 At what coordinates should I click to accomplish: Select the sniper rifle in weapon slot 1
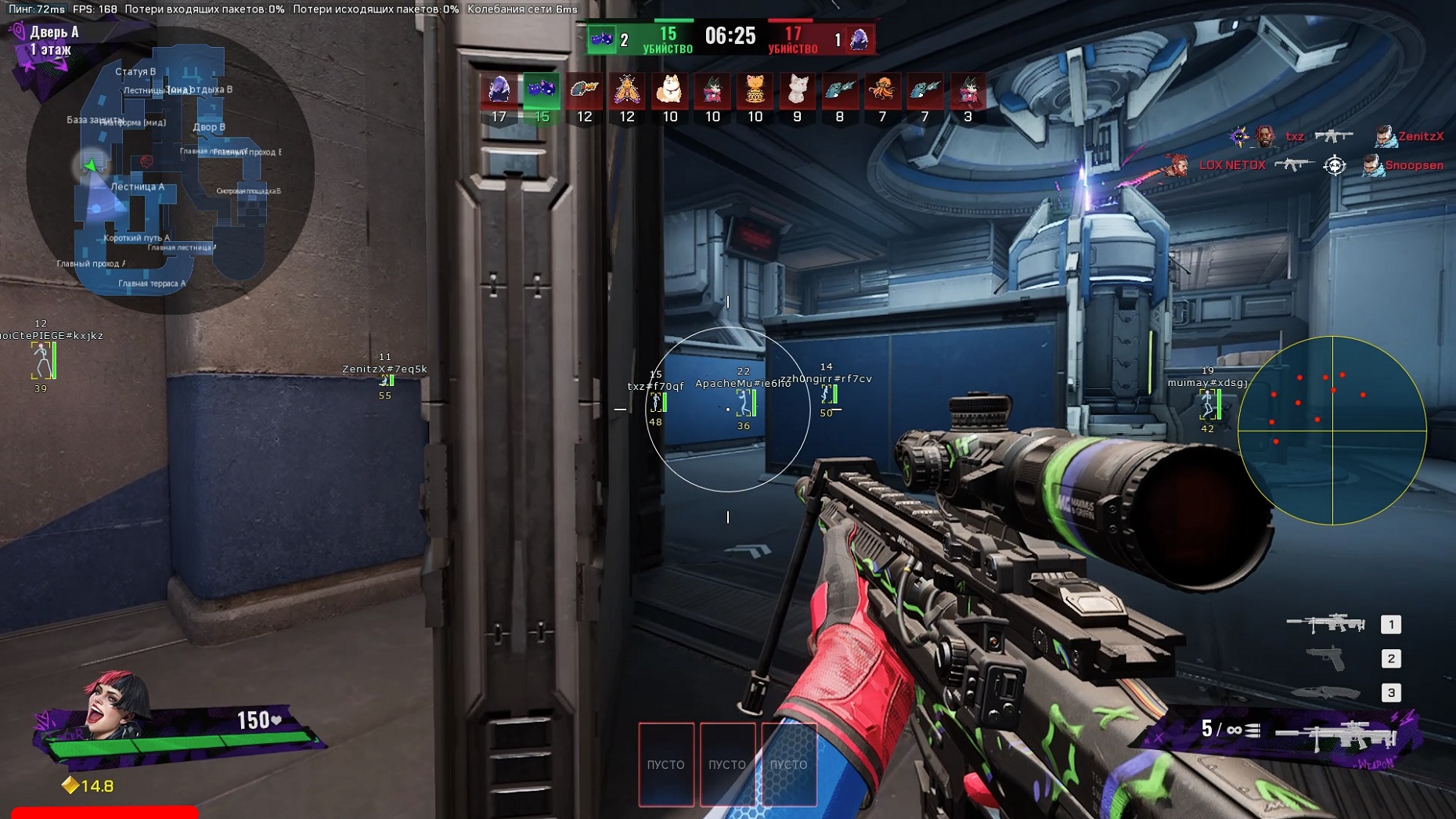point(1326,624)
